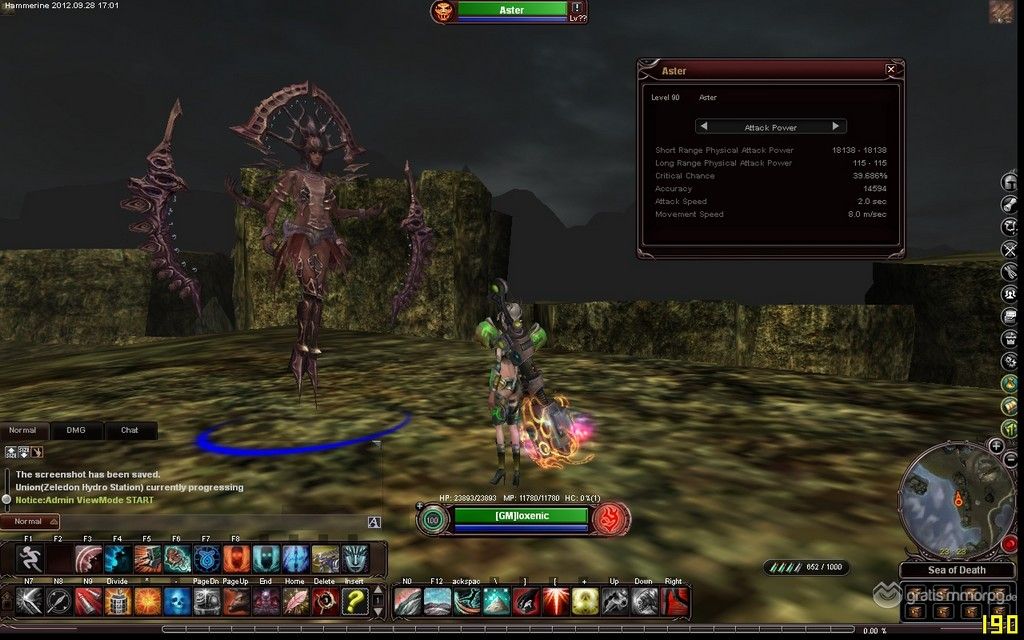Image resolution: width=1024 pixels, height=640 pixels.
Task: Click the blue shield emblem skill on F7
Action: point(207,558)
